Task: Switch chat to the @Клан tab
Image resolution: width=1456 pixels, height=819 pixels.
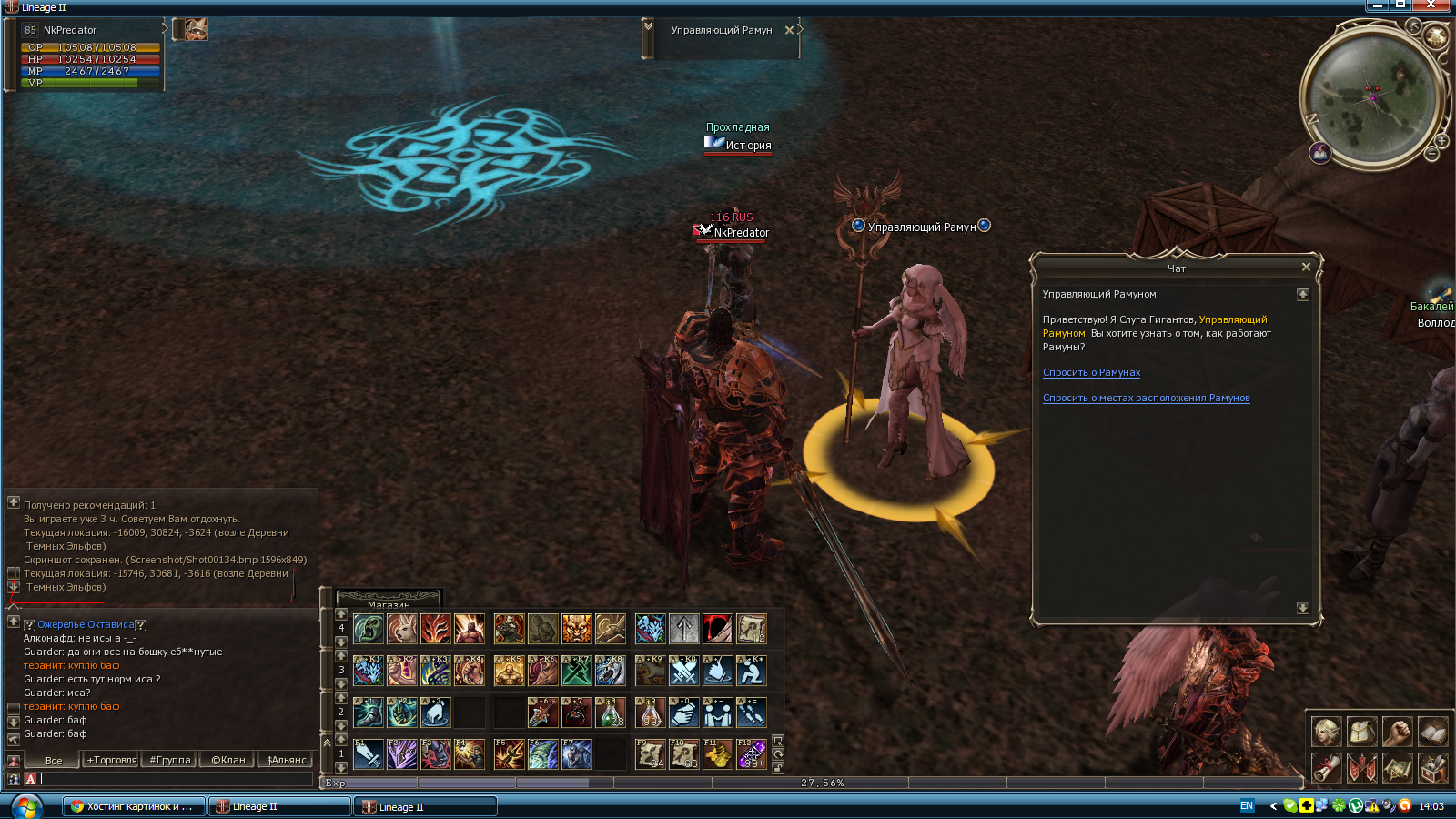Action: click(x=227, y=760)
